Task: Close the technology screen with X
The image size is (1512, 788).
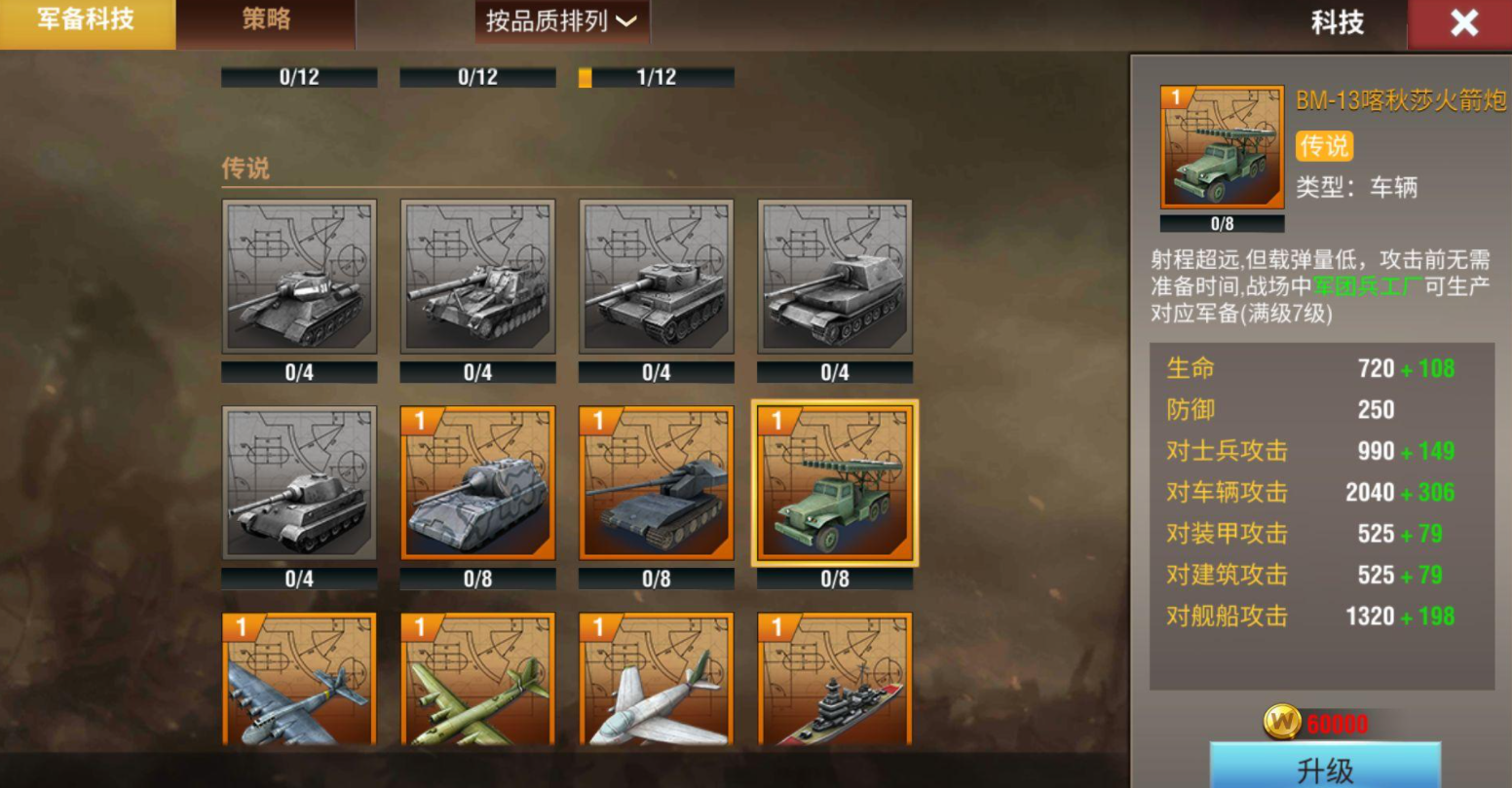Action: point(1463,24)
